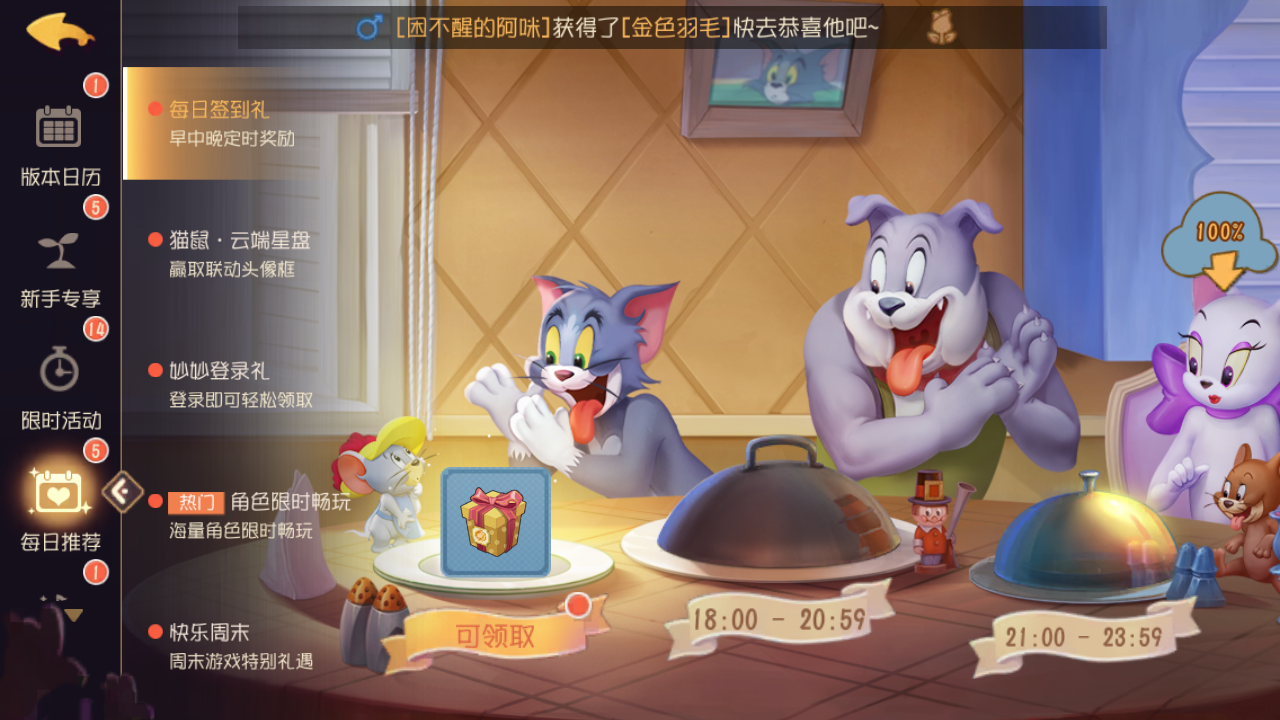Click the rose icon in the announcement banner
This screenshot has height=720, width=1280.
[941, 29]
